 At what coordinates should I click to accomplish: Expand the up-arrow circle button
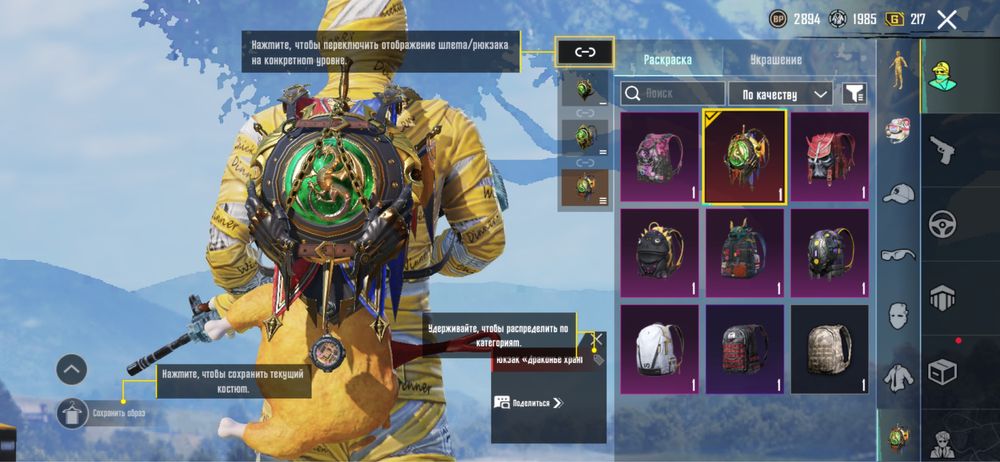point(71,370)
